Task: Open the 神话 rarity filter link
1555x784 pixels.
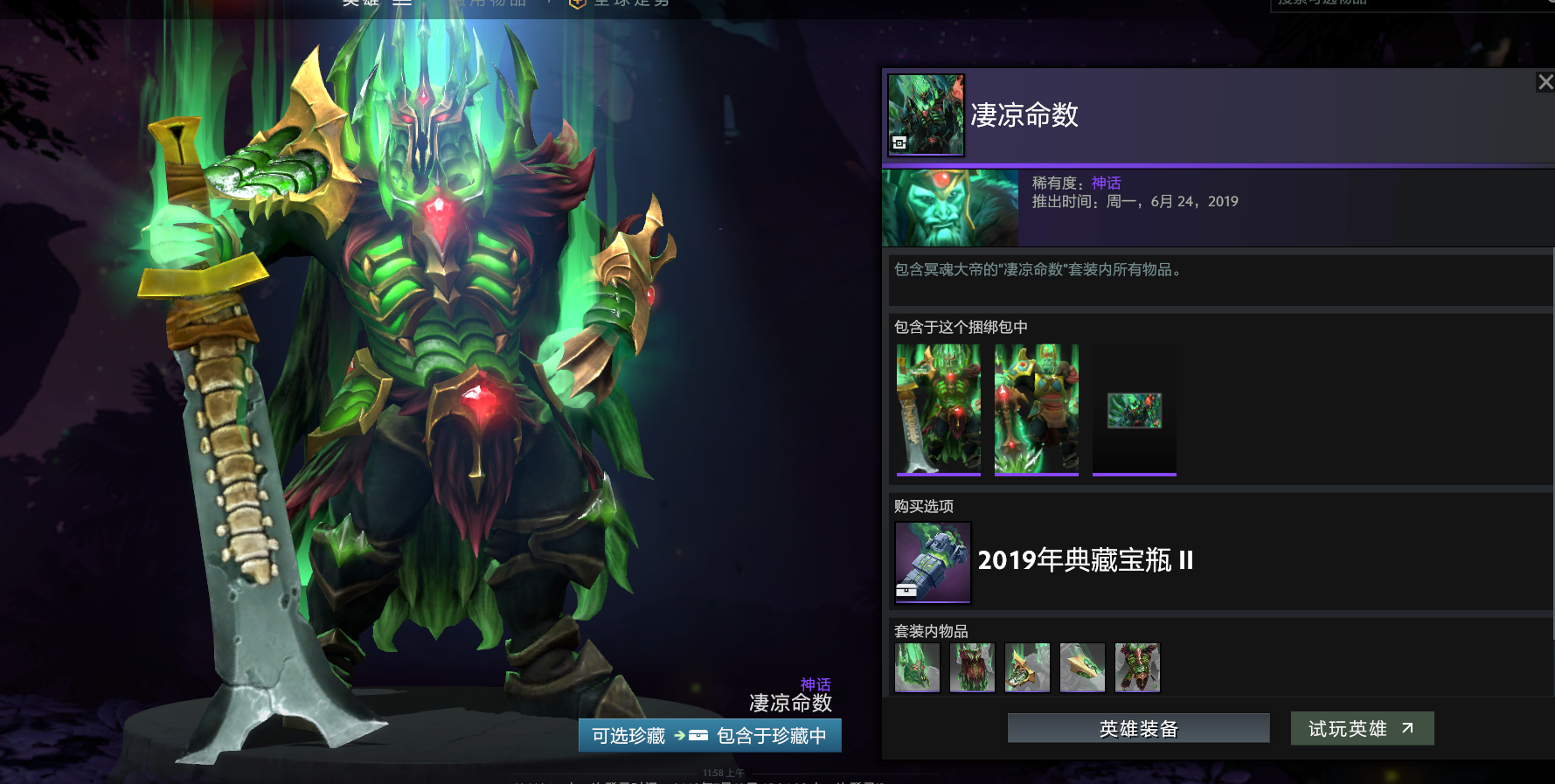Action: tap(1106, 183)
